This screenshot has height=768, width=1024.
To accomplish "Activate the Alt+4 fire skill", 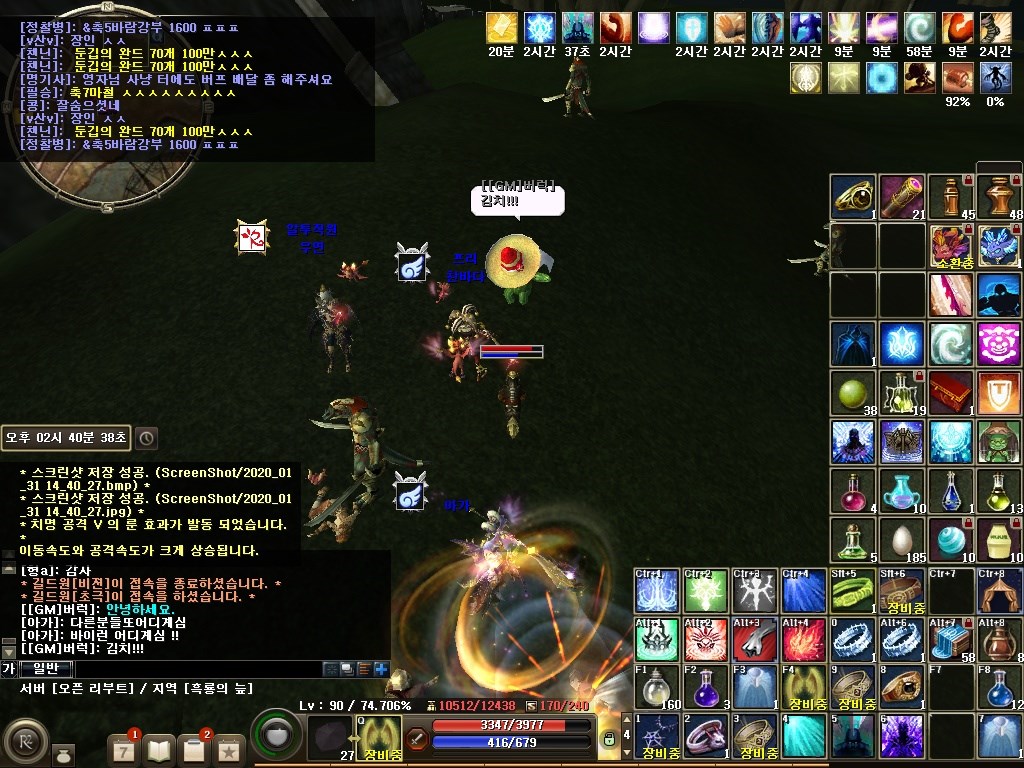I will (804, 639).
